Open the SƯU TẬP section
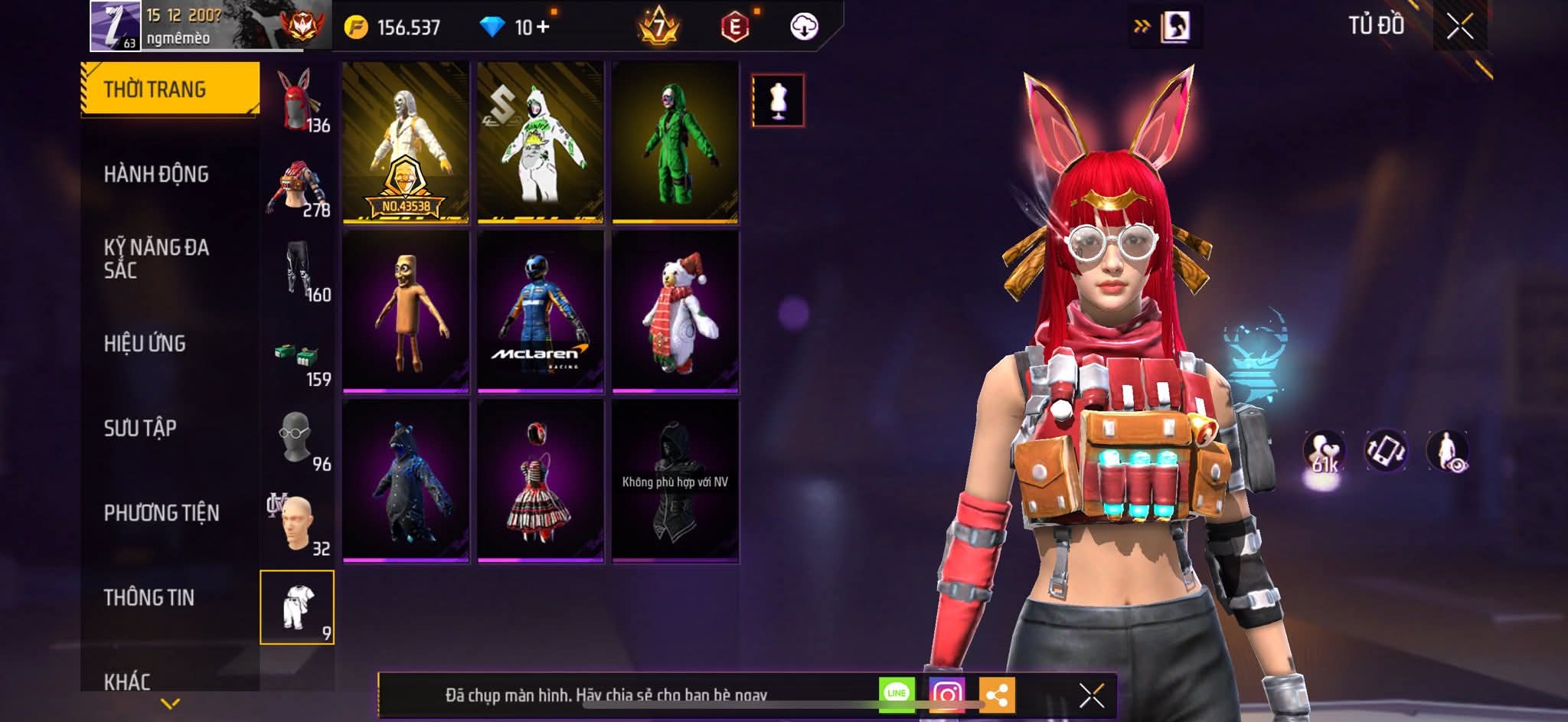 (140, 428)
